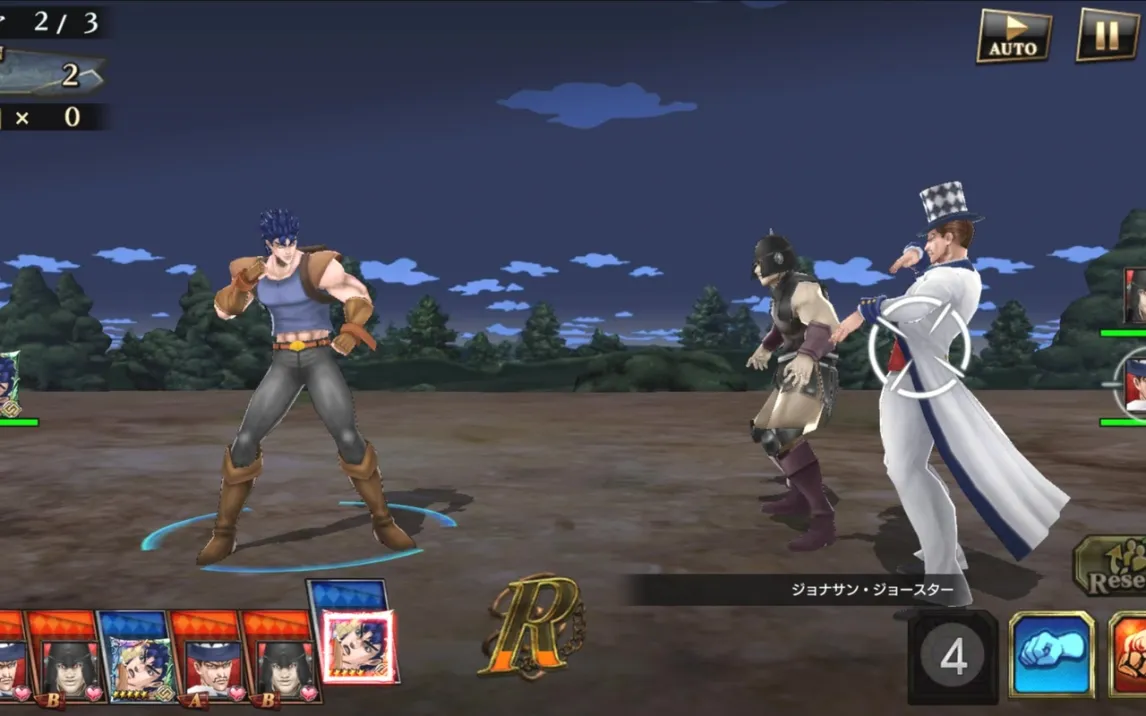Screen dimensions: 1146x716
Task: Open the Reserve member swap button
Action: tap(1112, 566)
